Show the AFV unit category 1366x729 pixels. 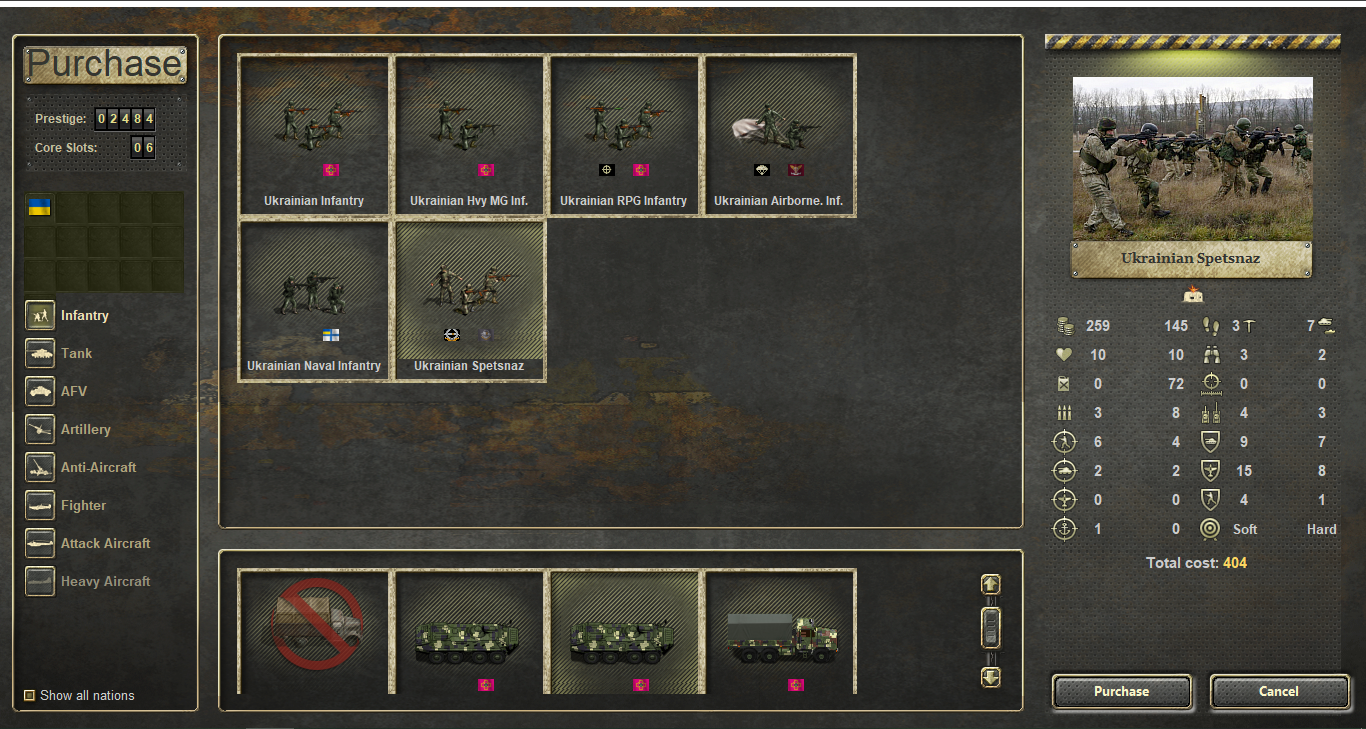(x=40, y=391)
